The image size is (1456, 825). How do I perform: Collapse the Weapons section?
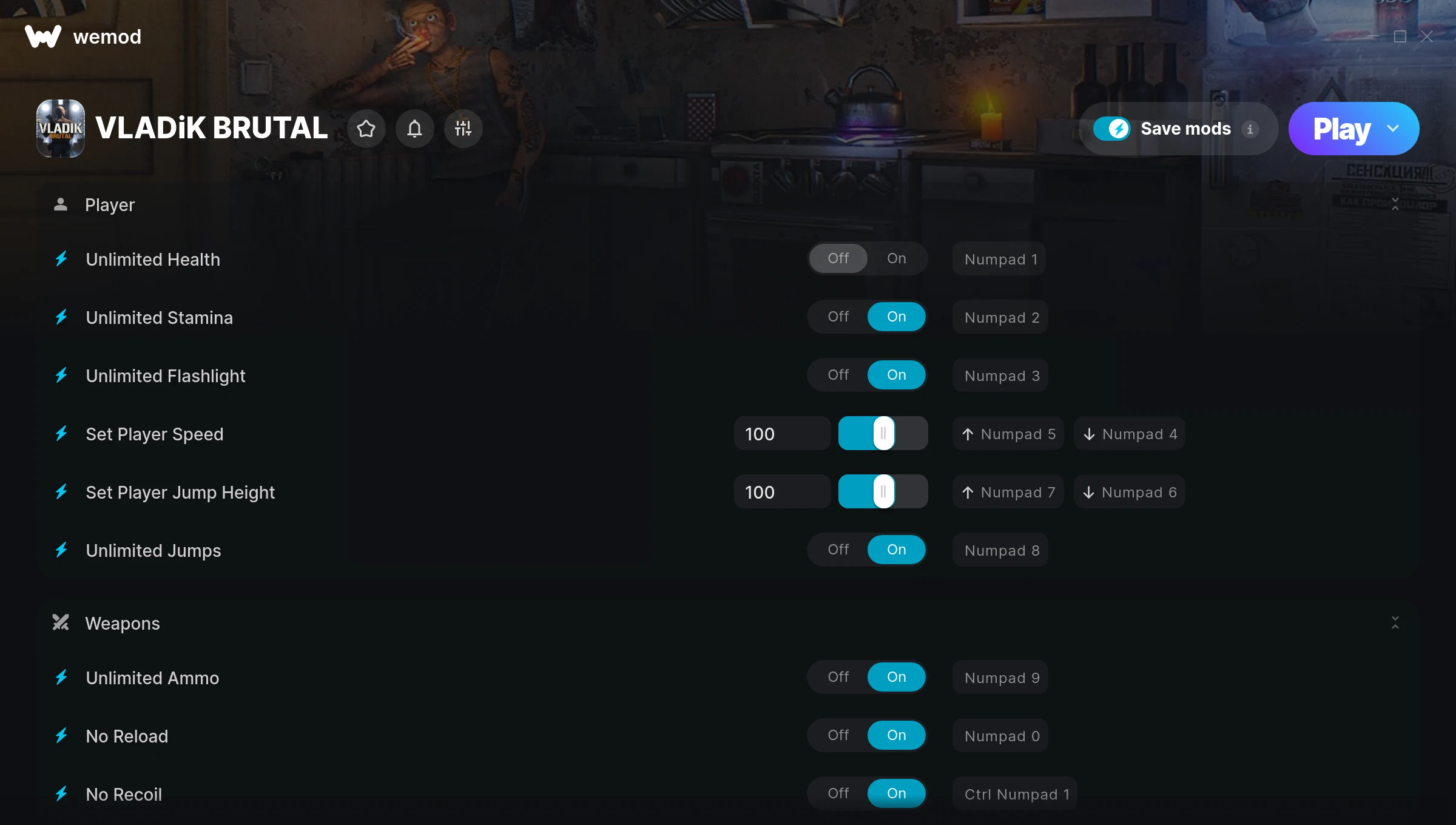coord(1395,622)
